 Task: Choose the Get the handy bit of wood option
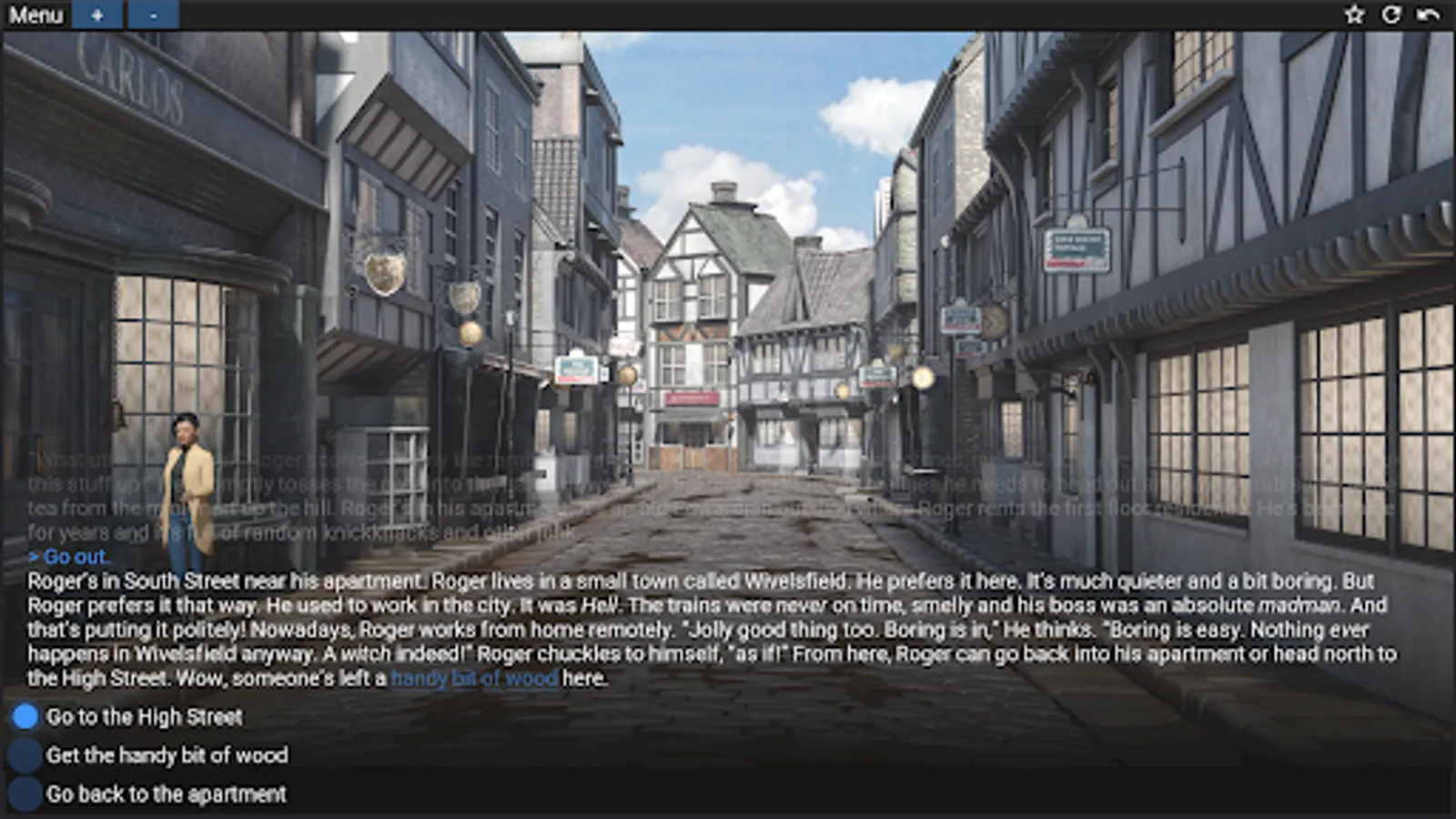click(x=169, y=756)
